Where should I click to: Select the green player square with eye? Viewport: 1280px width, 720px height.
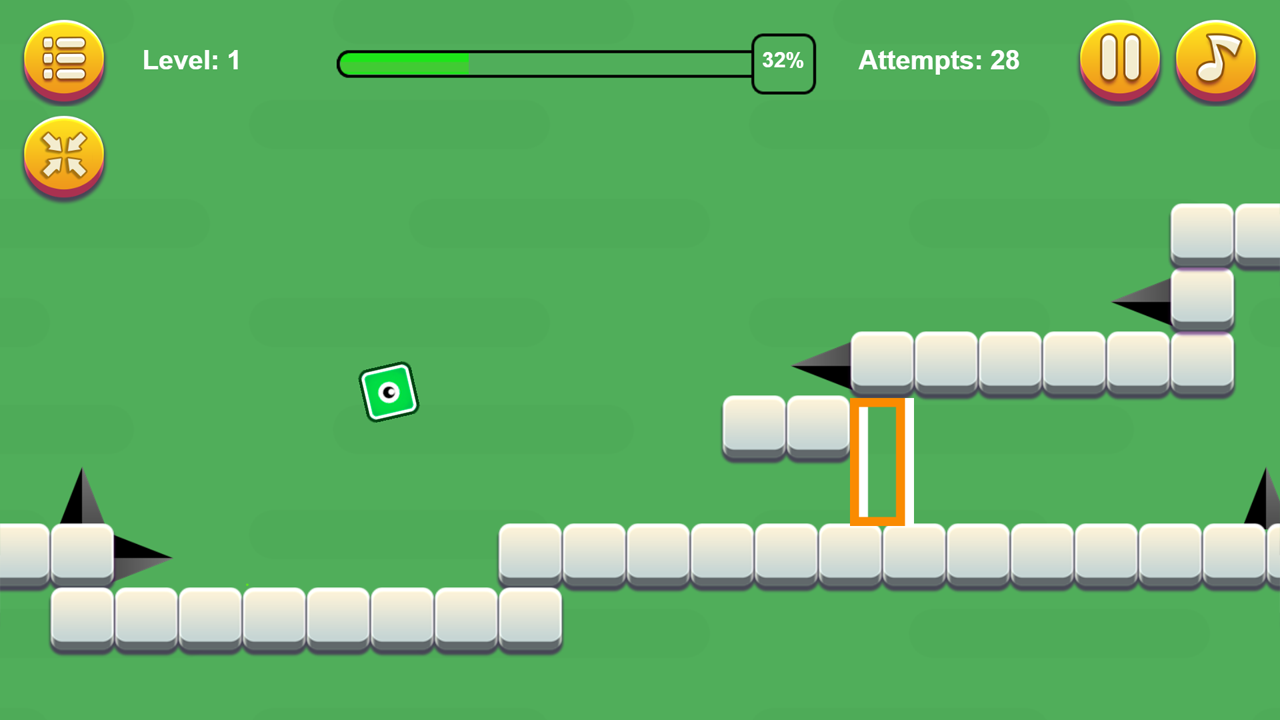pos(388,392)
